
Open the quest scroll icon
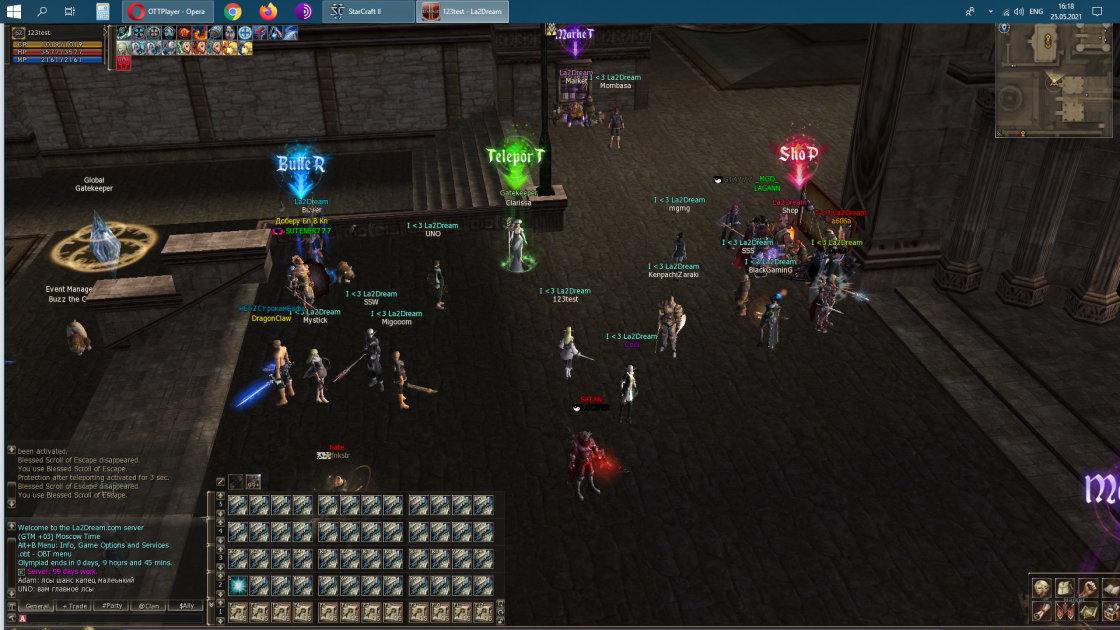[x=1042, y=611]
